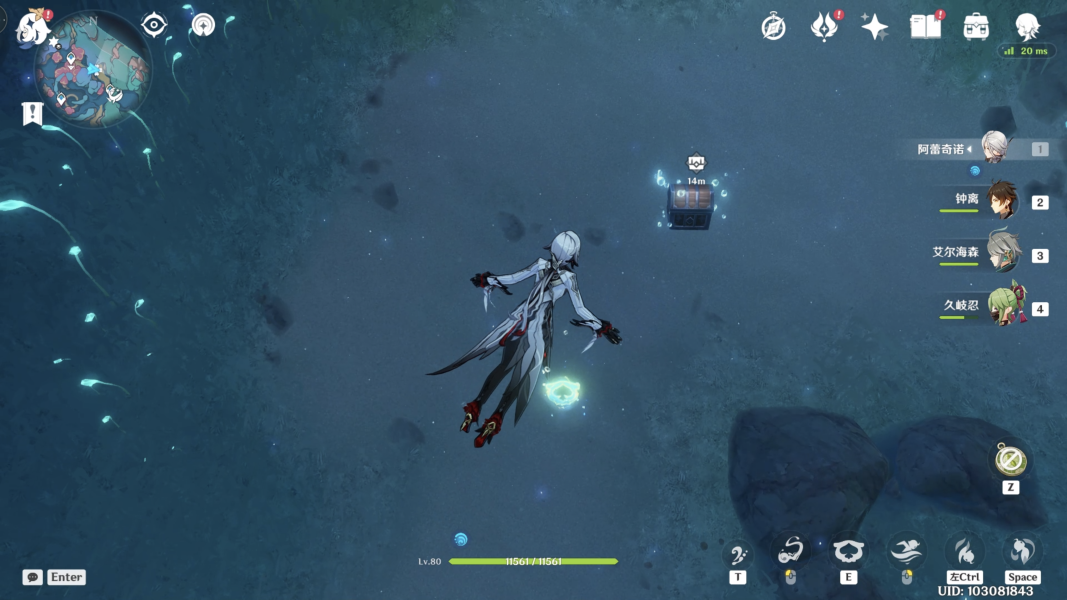The height and width of the screenshot is (600, 1067).
Task: Open the map from the minimap
Action: (x=92, y=69)
